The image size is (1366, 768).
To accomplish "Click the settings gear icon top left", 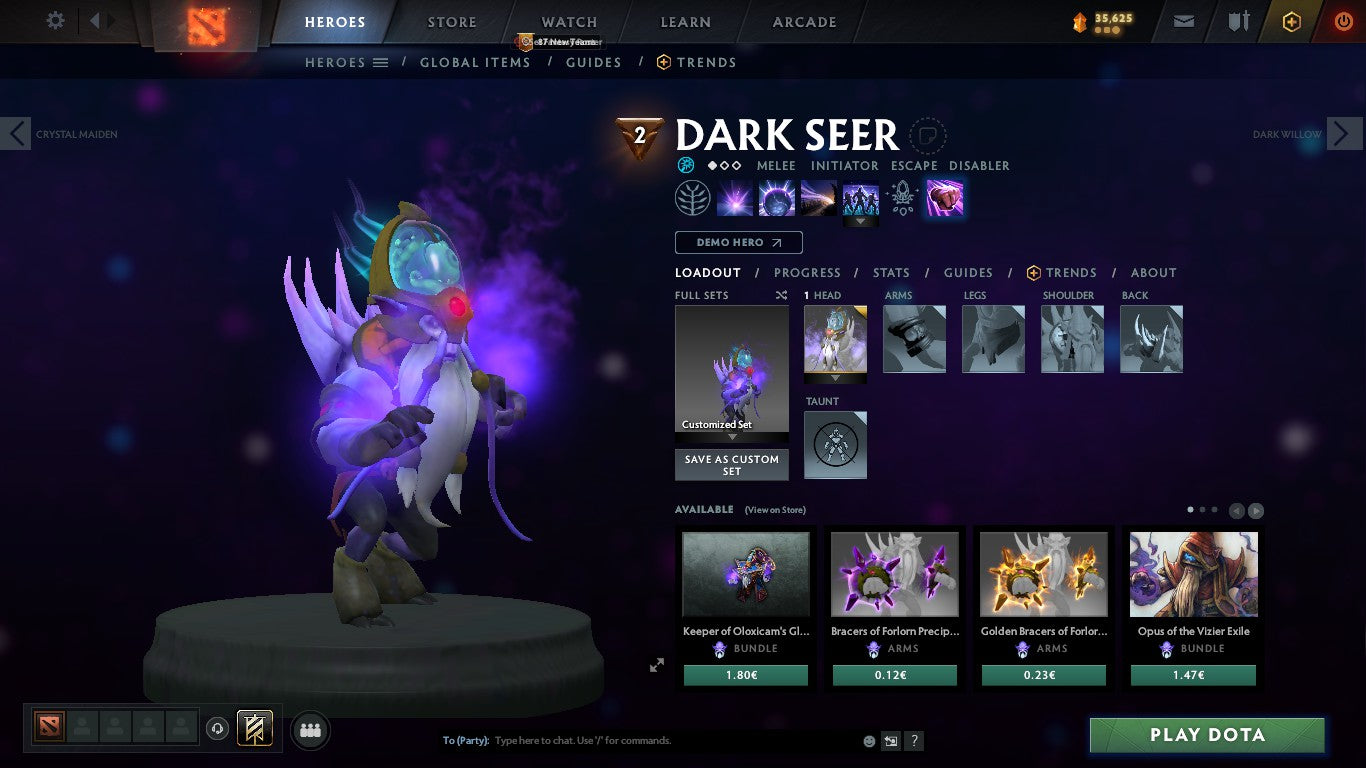I will [x=55, y=20].
